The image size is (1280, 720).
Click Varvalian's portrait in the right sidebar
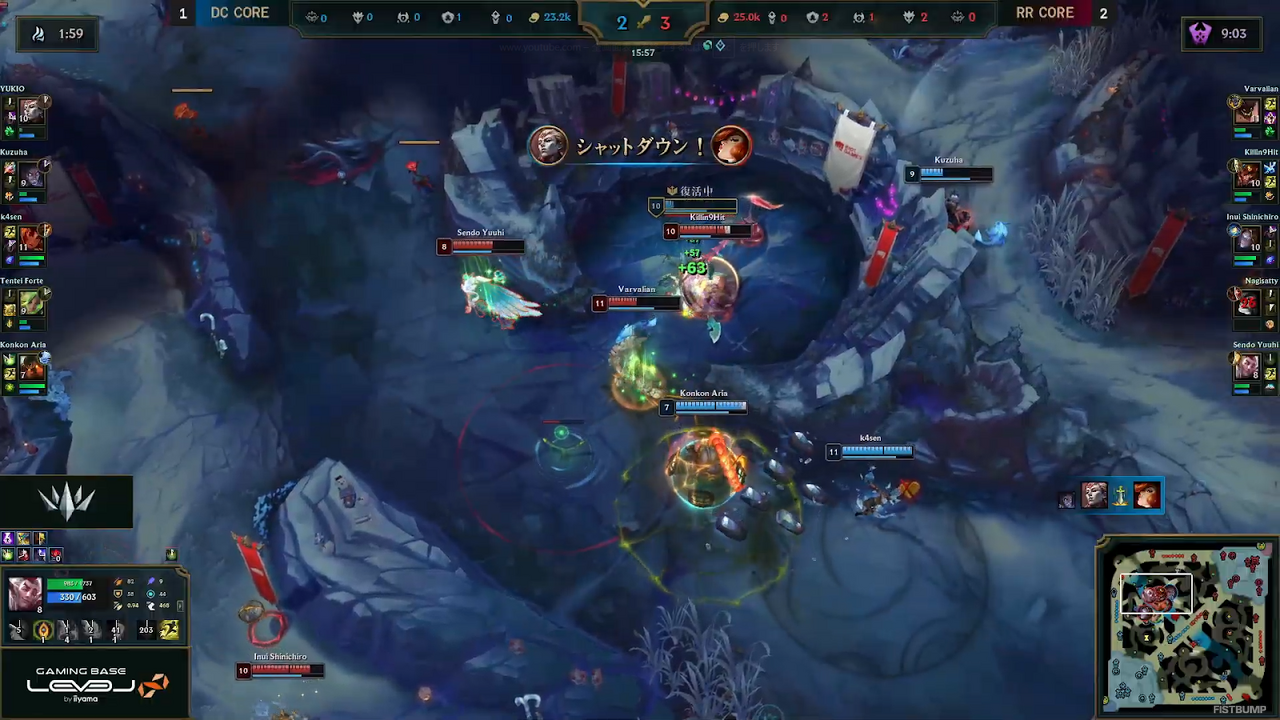[1247, 110]
